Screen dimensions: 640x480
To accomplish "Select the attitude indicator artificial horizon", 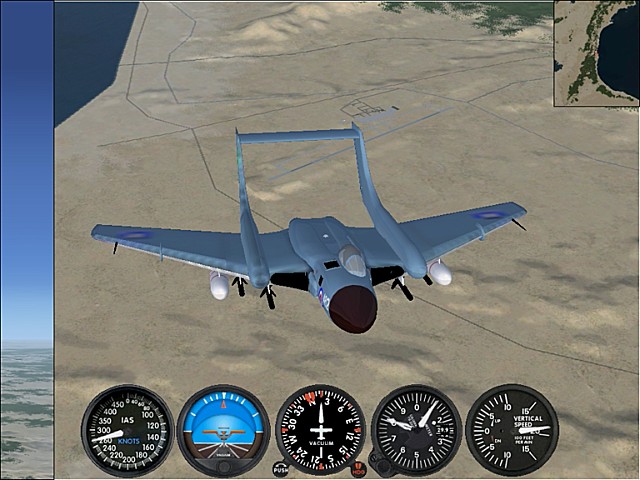I will pyautogui.click(x=223, y=429).
